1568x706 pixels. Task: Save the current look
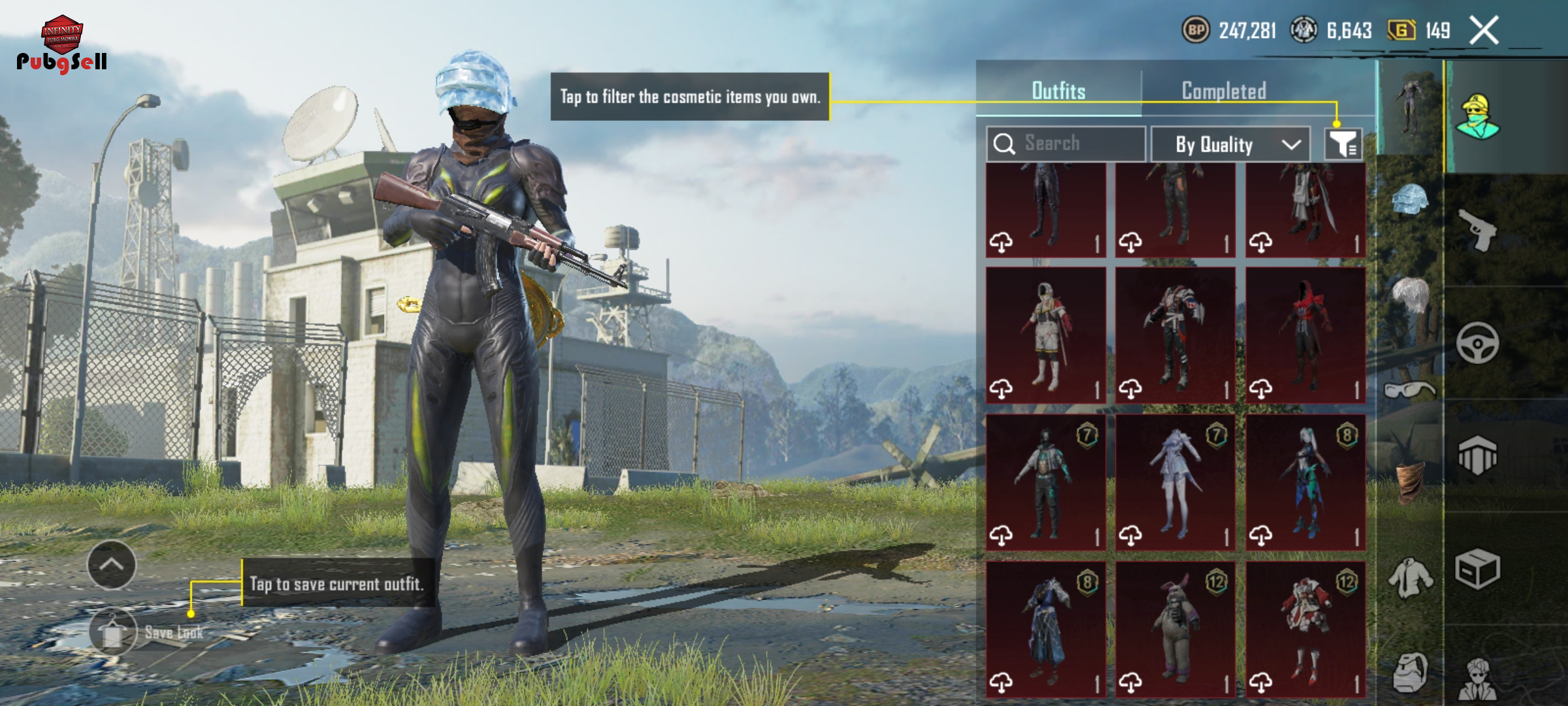tap(114, 631)
